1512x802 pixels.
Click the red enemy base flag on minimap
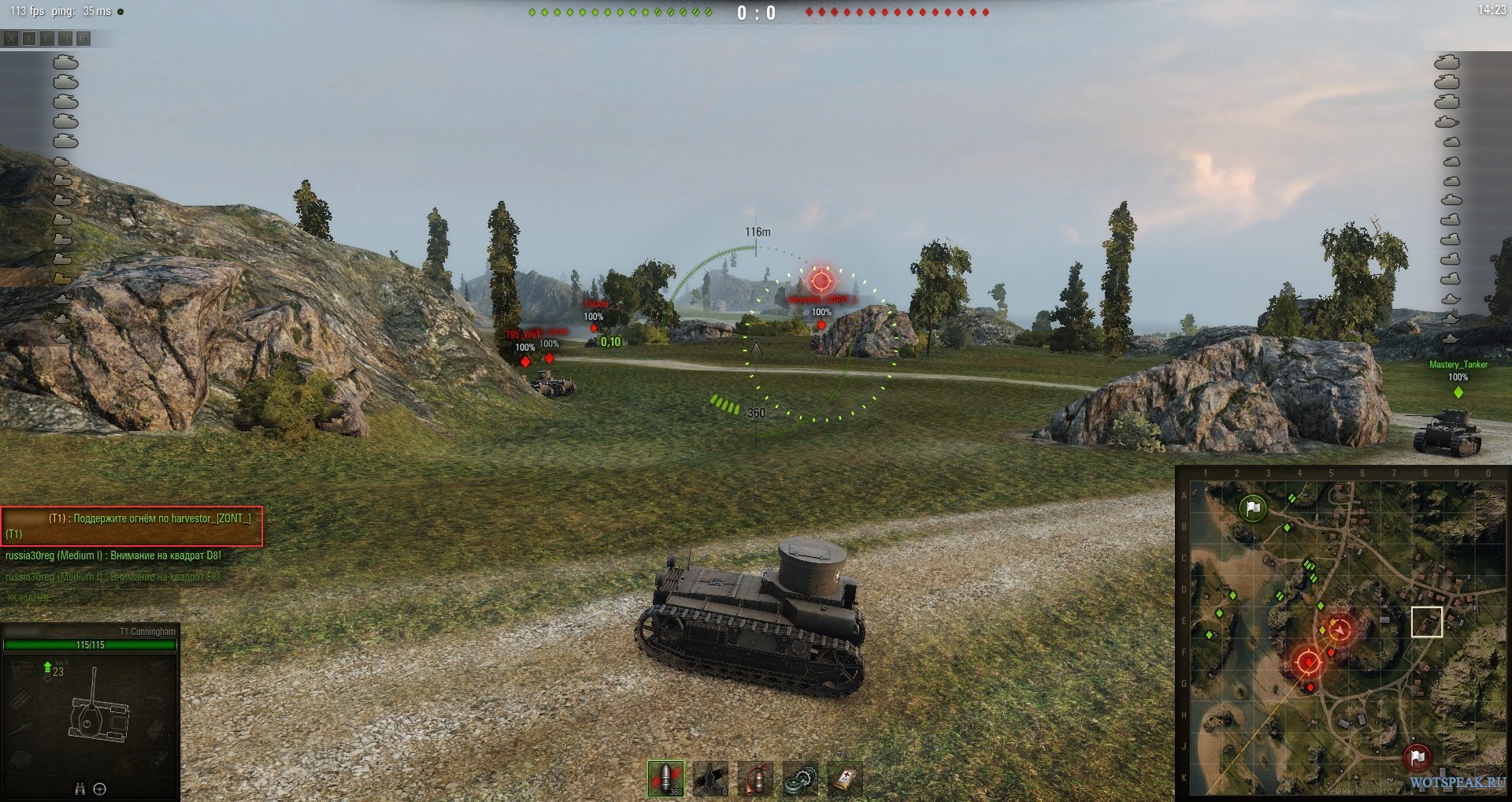pos(1417,757)
